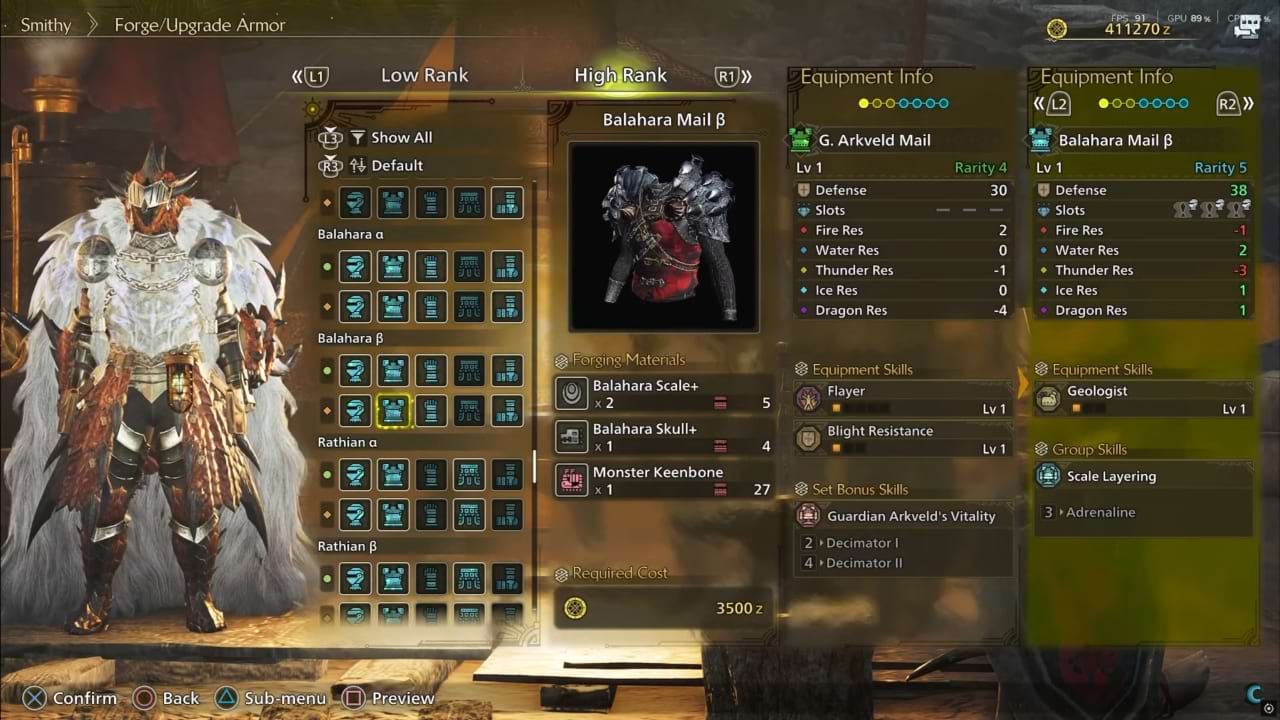Open the Show All filter option
The width and height of the screenshot is (1280, 720).
coord(401,138)
